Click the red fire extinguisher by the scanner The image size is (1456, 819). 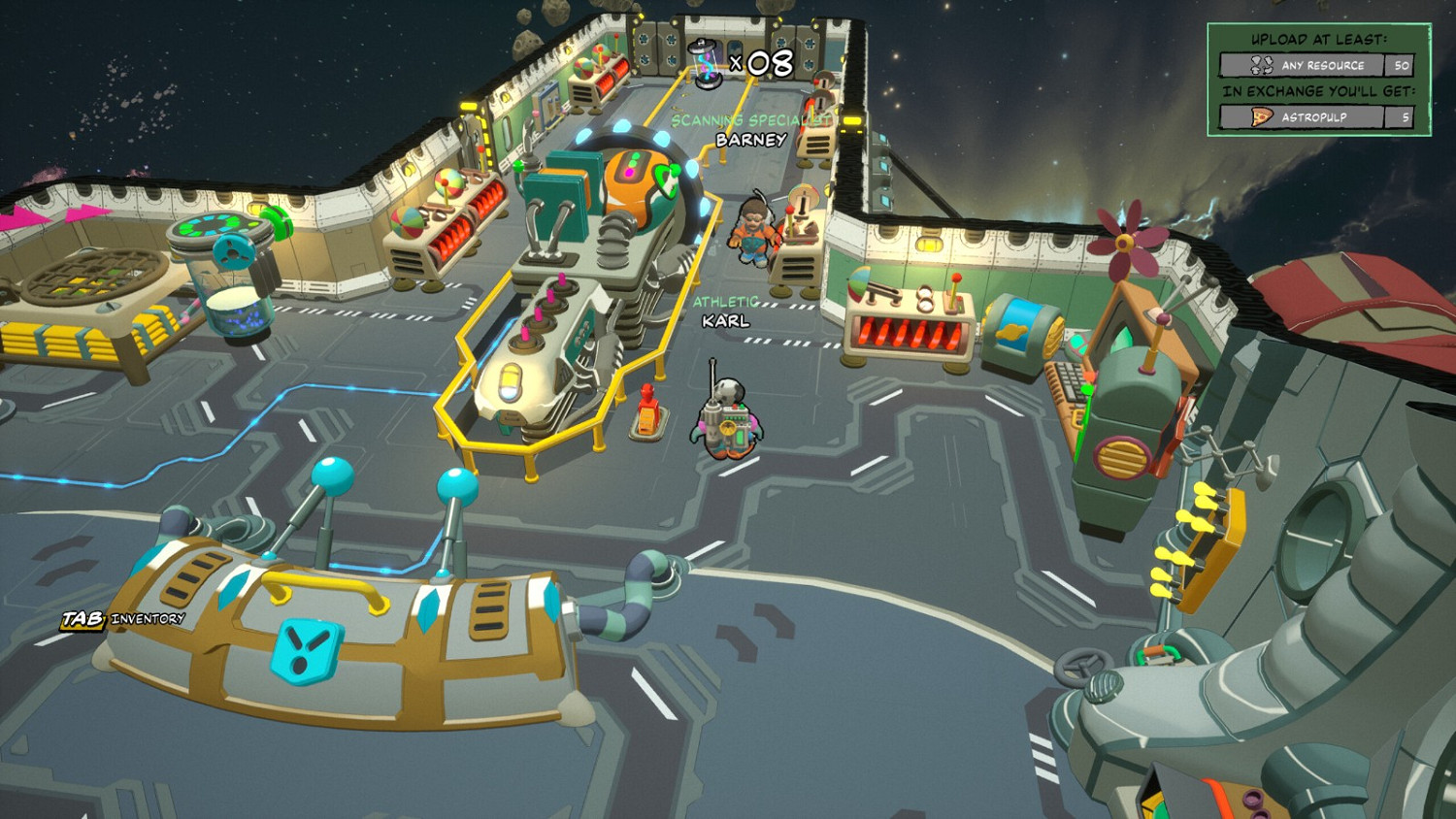645,409
